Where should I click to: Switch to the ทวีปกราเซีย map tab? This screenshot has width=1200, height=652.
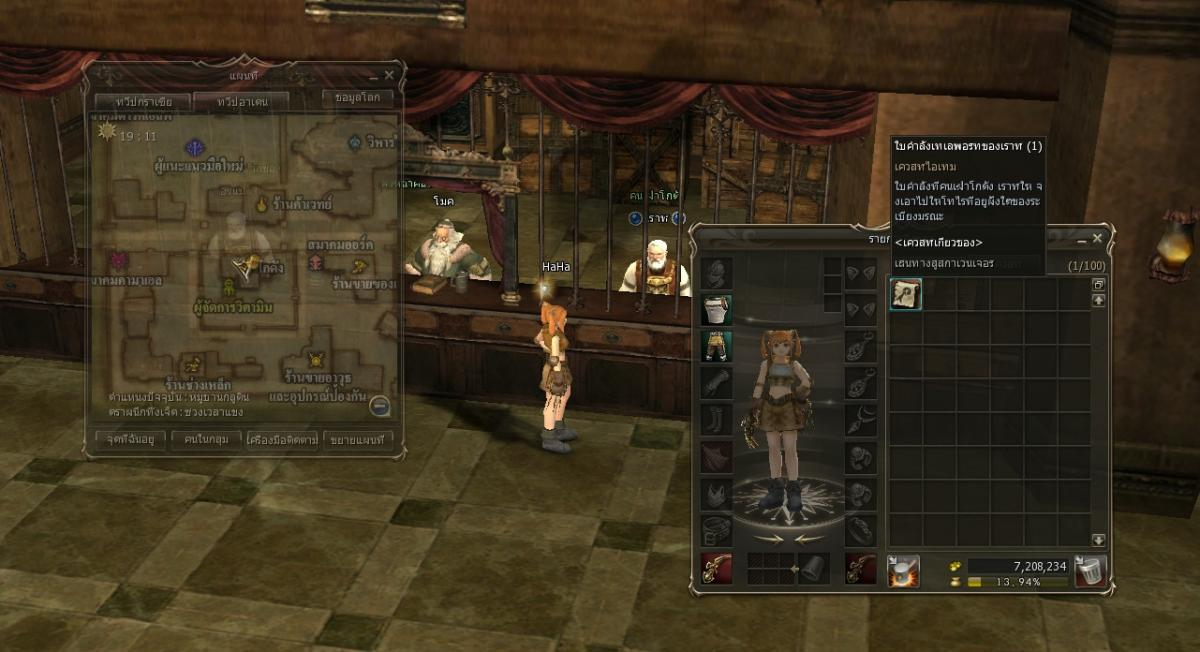click(138, 102)
